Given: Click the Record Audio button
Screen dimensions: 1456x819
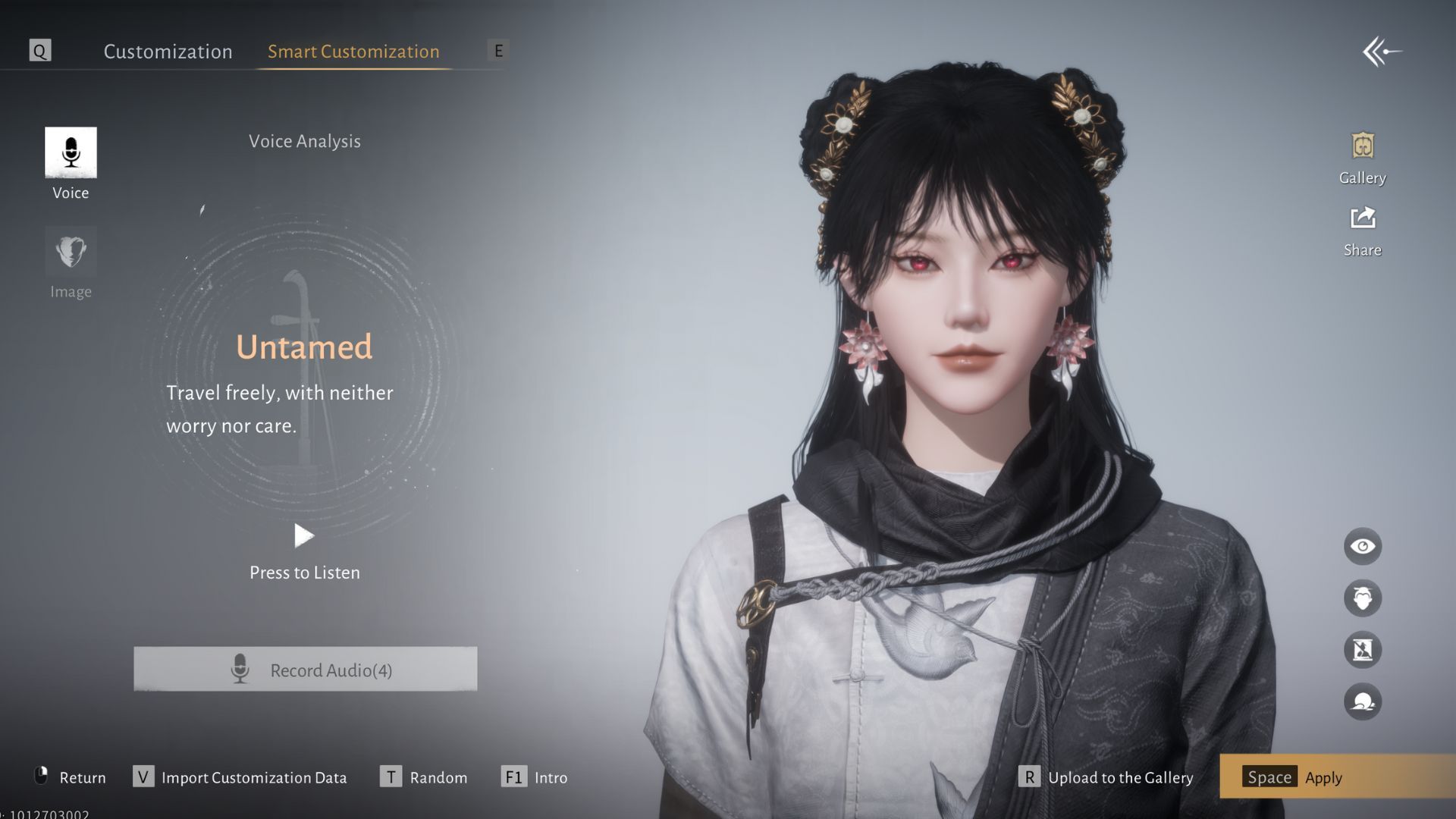Looking at the screenshot, I should click(306, 670).
